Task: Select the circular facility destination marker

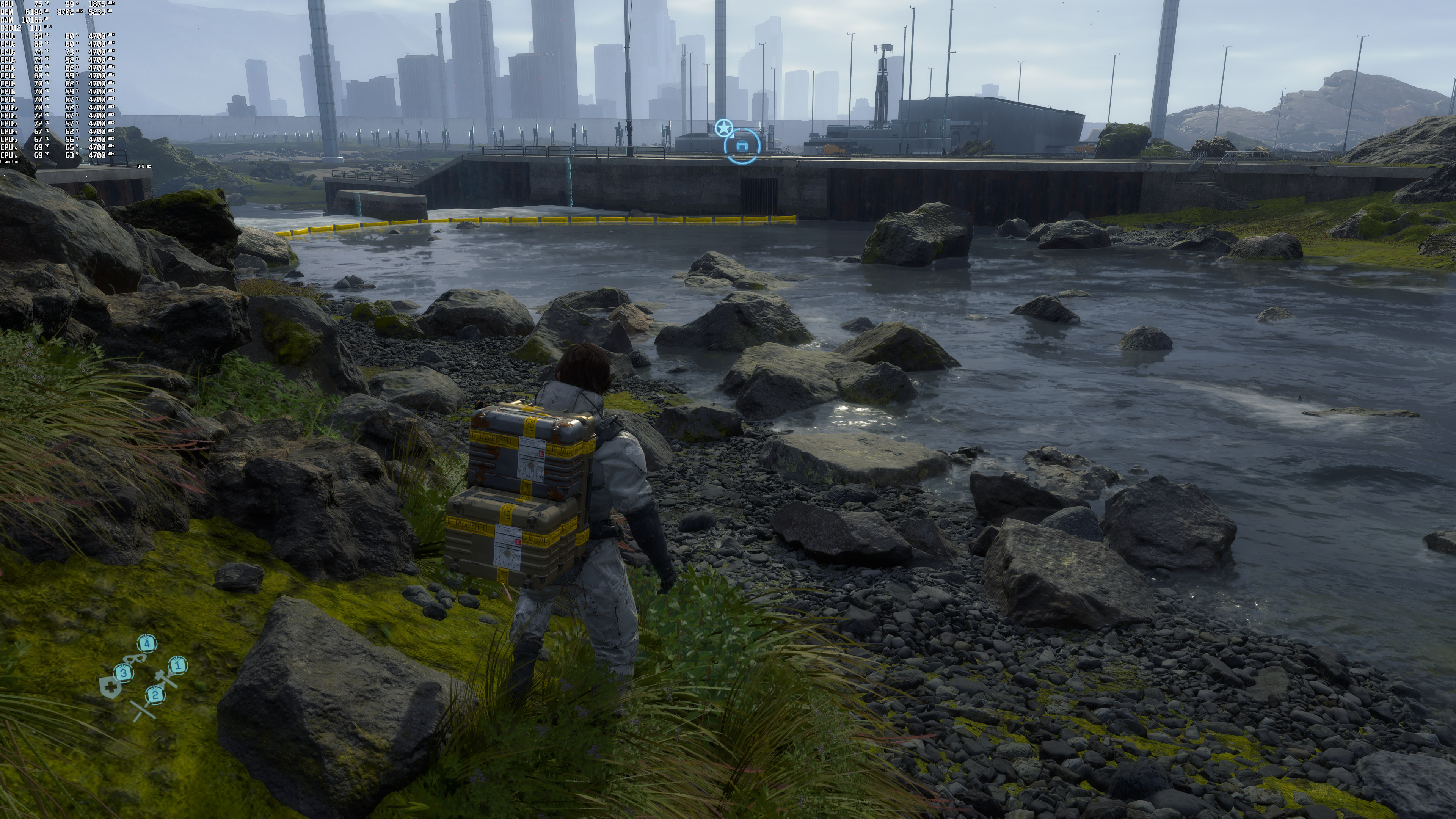Action: (742, 146)
